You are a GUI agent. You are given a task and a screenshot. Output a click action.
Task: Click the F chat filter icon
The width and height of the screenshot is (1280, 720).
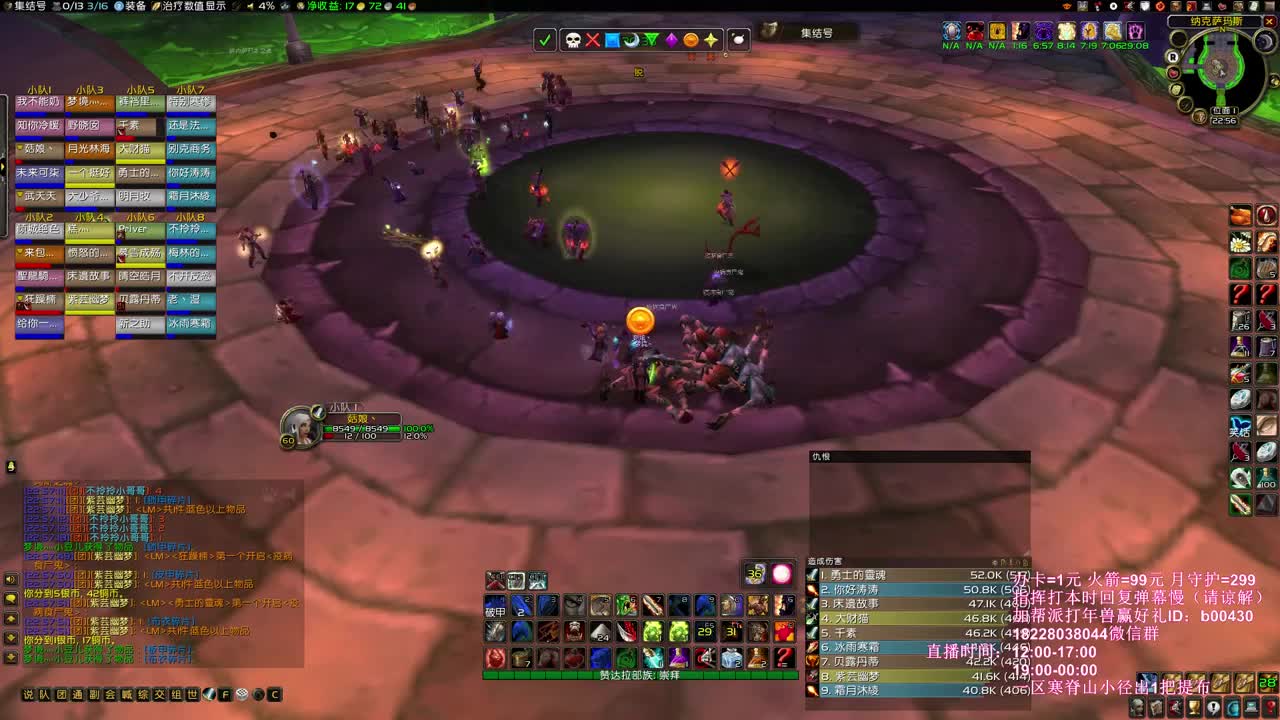(x=225, y=692)
